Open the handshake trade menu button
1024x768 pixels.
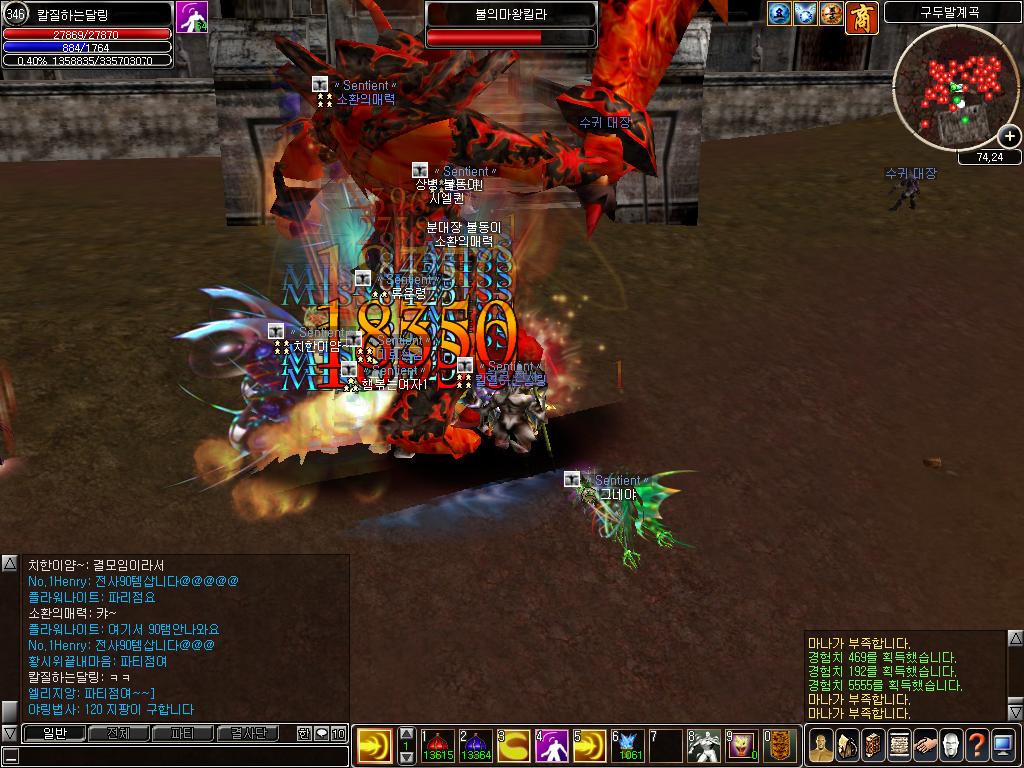tap(925, 745)
